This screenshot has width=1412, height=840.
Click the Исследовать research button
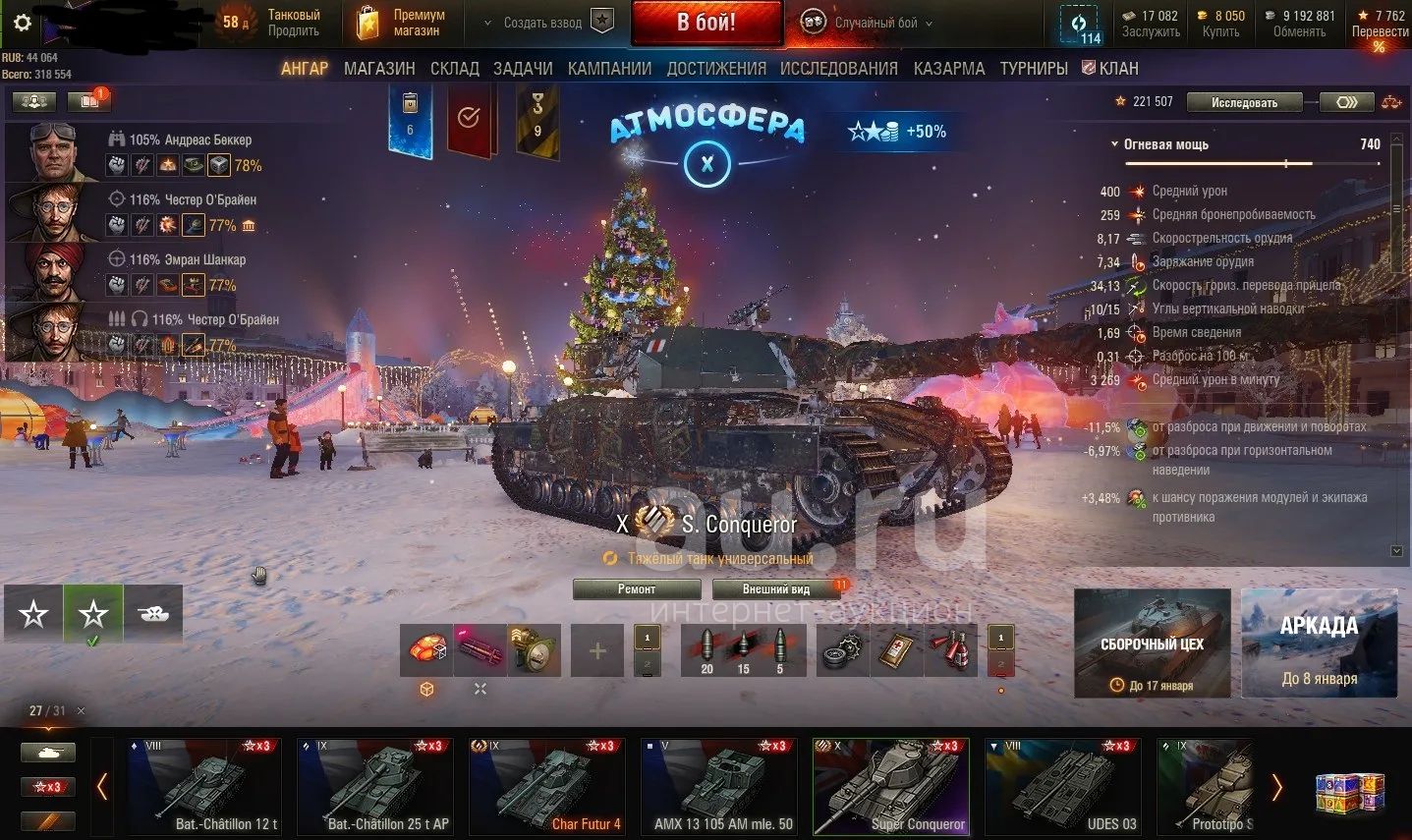click(x=1244, y=102)
